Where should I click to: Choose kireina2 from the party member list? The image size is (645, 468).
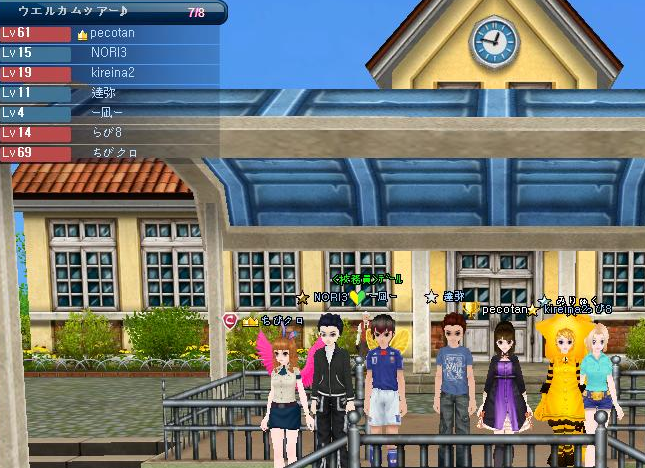click(x=110, y=73)
